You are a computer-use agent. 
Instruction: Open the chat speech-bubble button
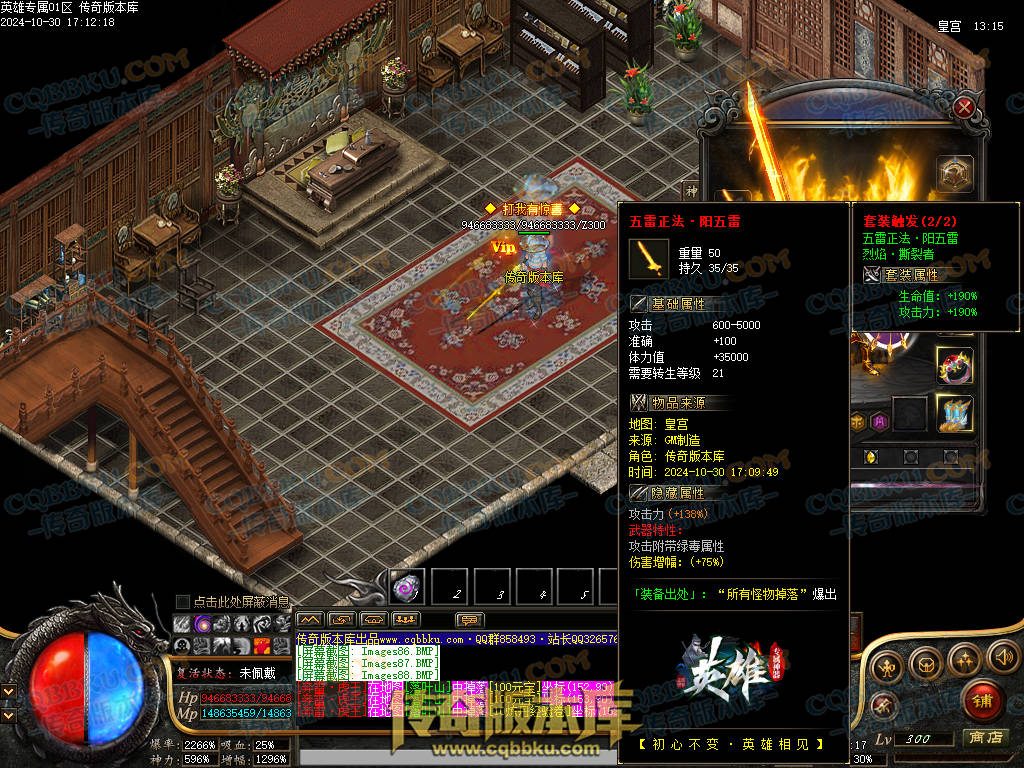click(x=469, y=620)
